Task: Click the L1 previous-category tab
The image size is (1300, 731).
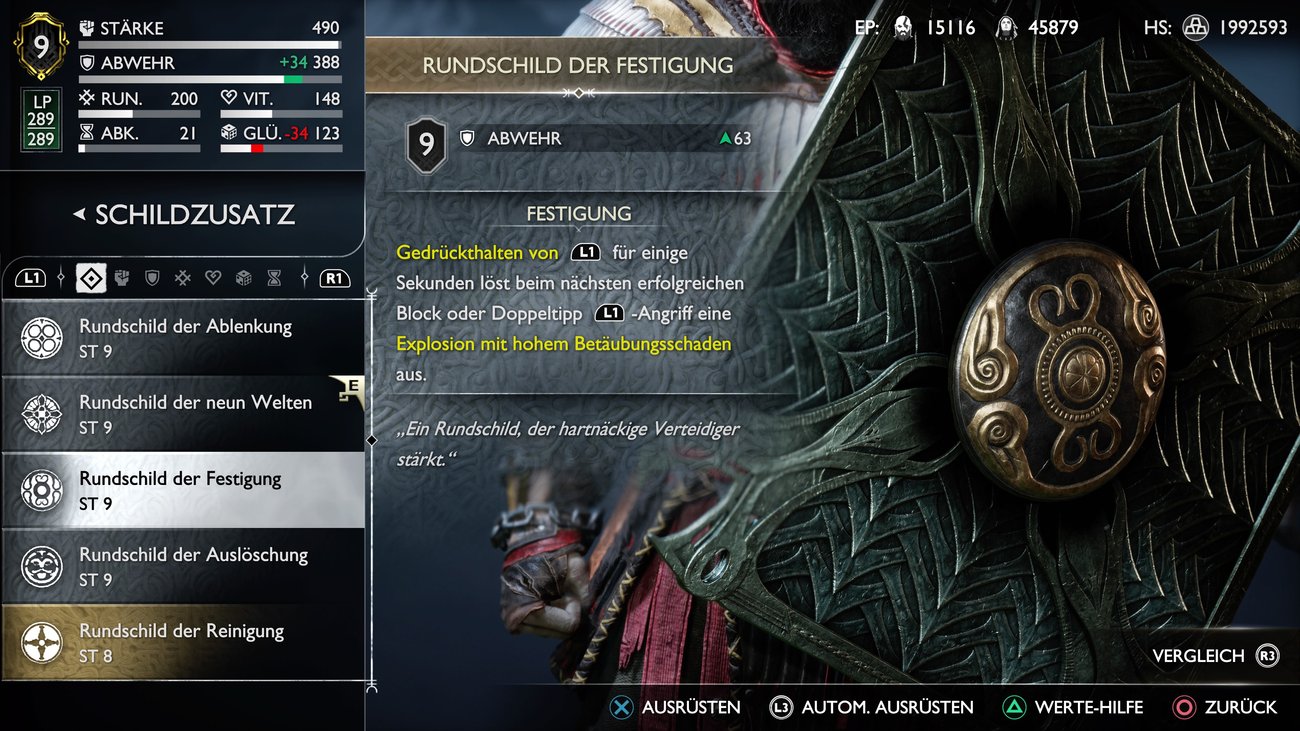Action: point(33,277)
